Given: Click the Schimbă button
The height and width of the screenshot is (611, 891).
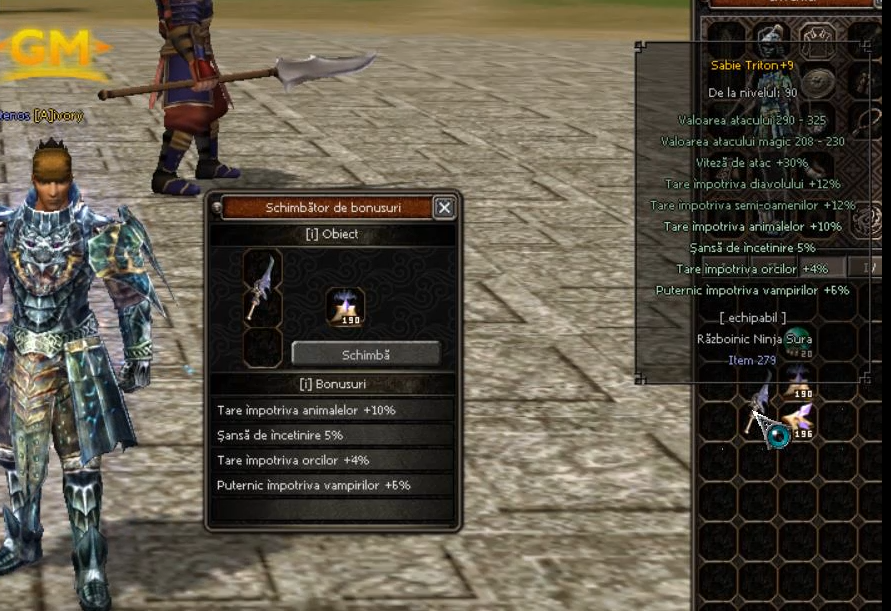Looking at the screenshot, I should [x=365, y=354].
